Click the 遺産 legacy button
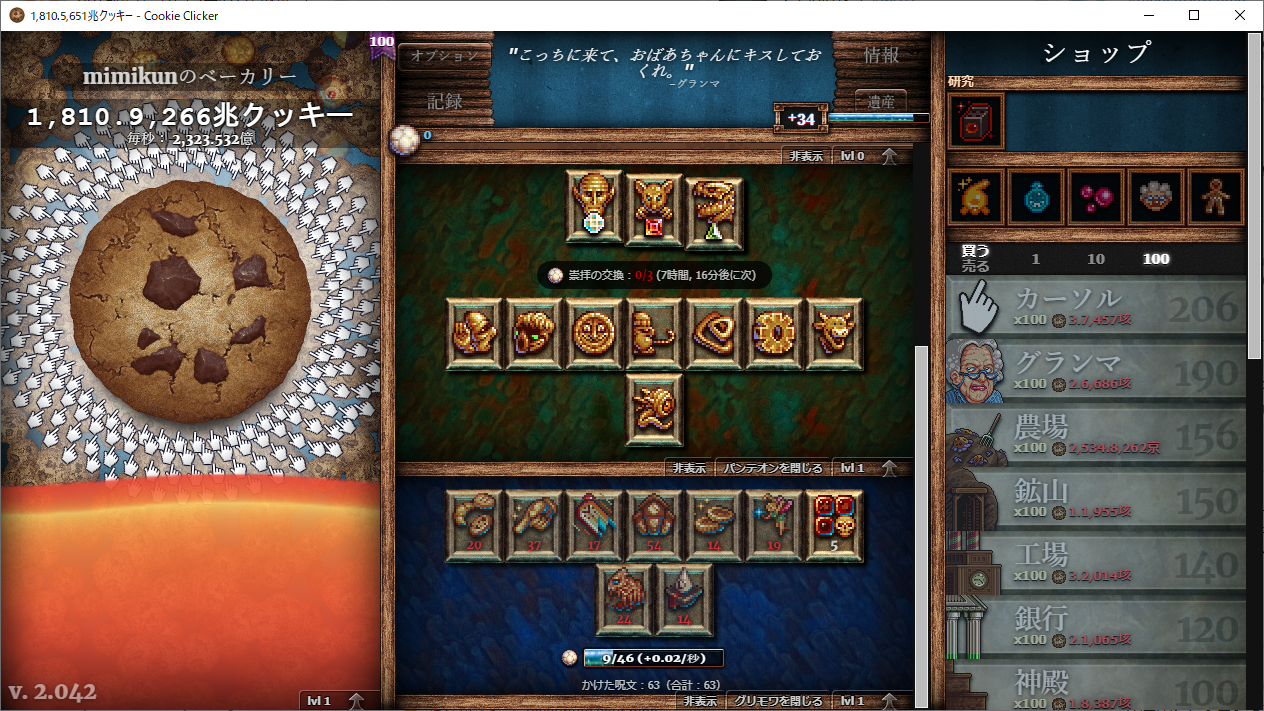Image resolution: width=1264 pixels, height=711 pixels. [880, 101]
